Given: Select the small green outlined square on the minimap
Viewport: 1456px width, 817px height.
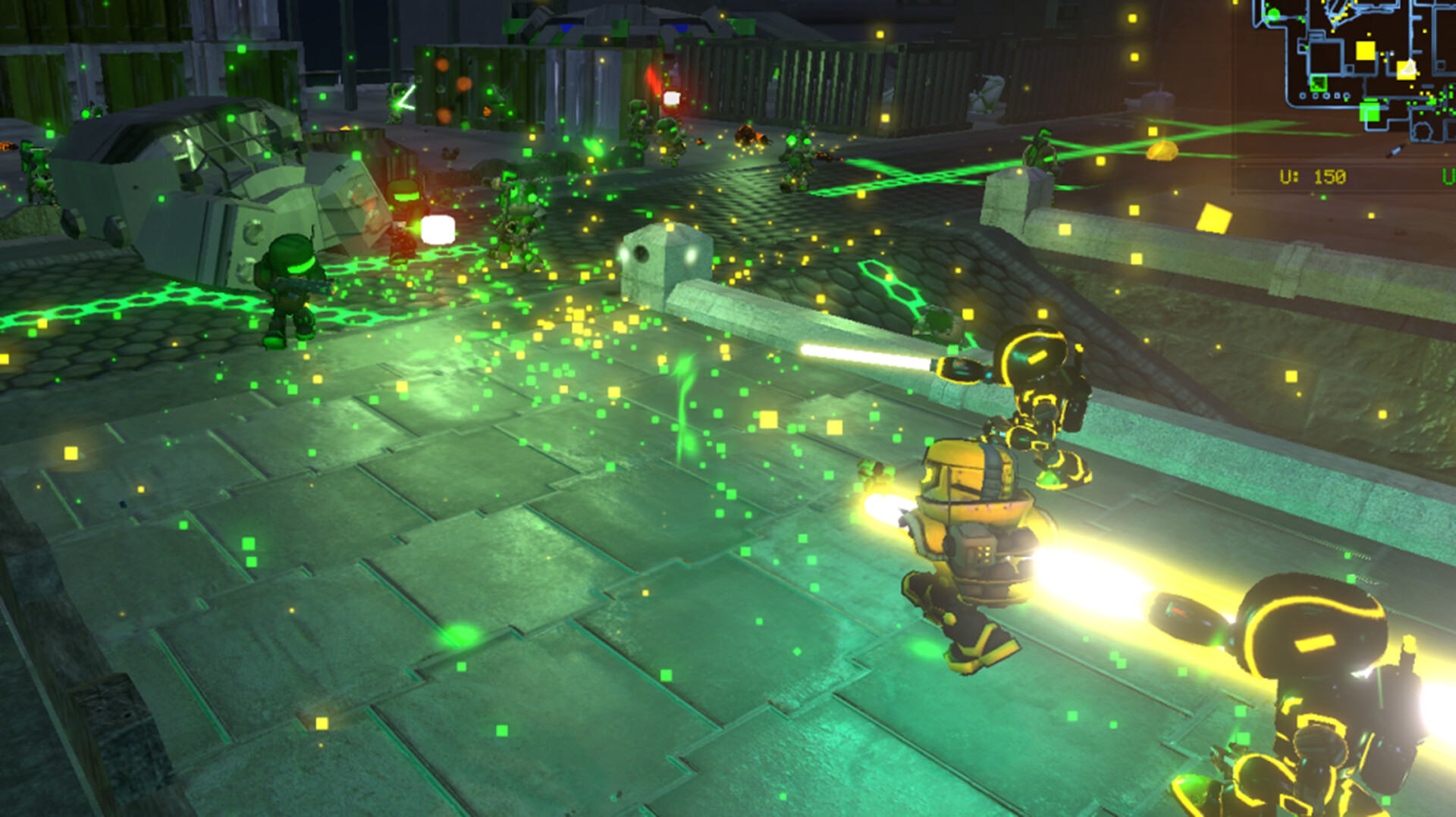Looking at the screenshot, I should 1319,83.
